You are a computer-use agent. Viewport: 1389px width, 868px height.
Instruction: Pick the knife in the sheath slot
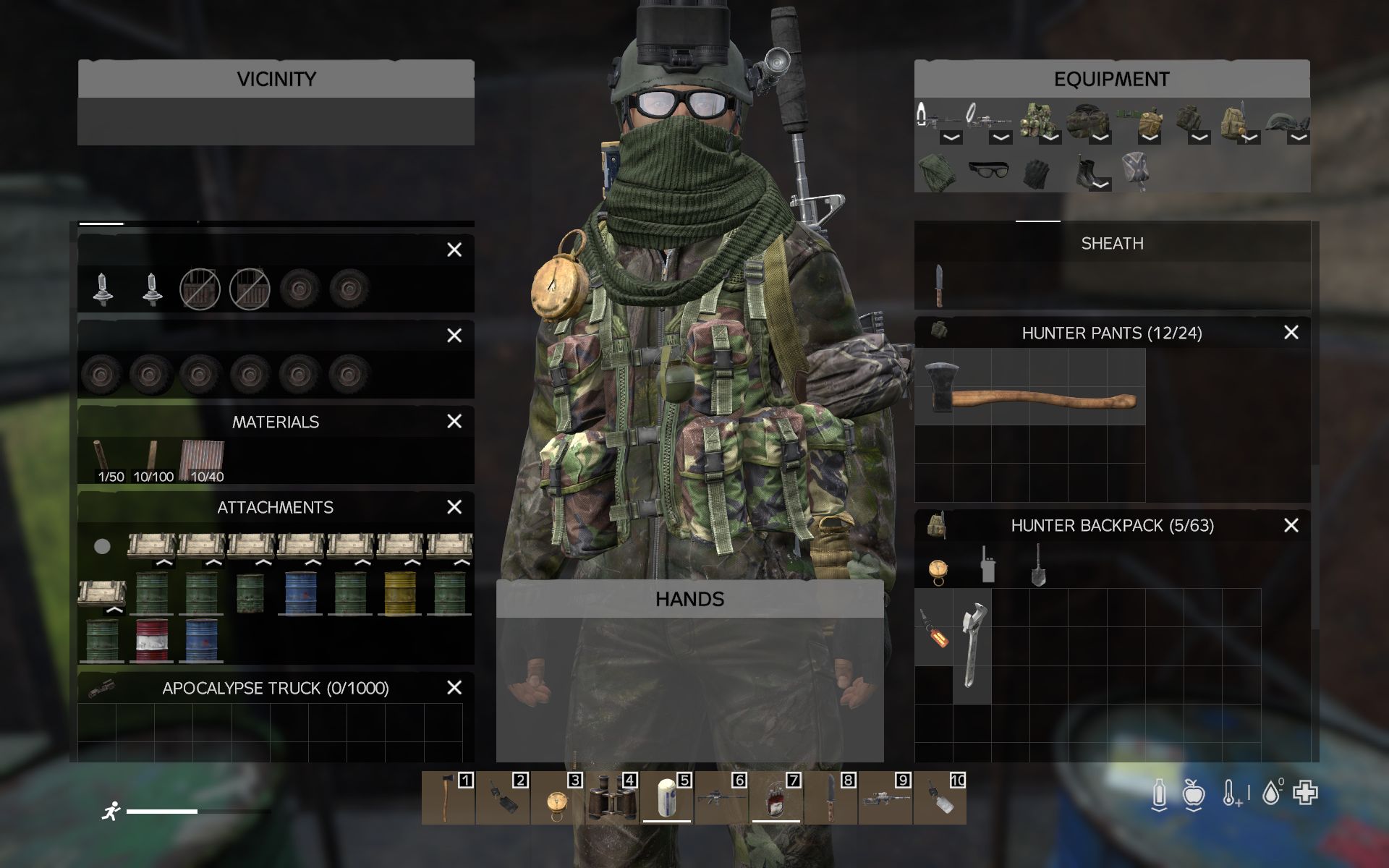[x=938, y=285]
